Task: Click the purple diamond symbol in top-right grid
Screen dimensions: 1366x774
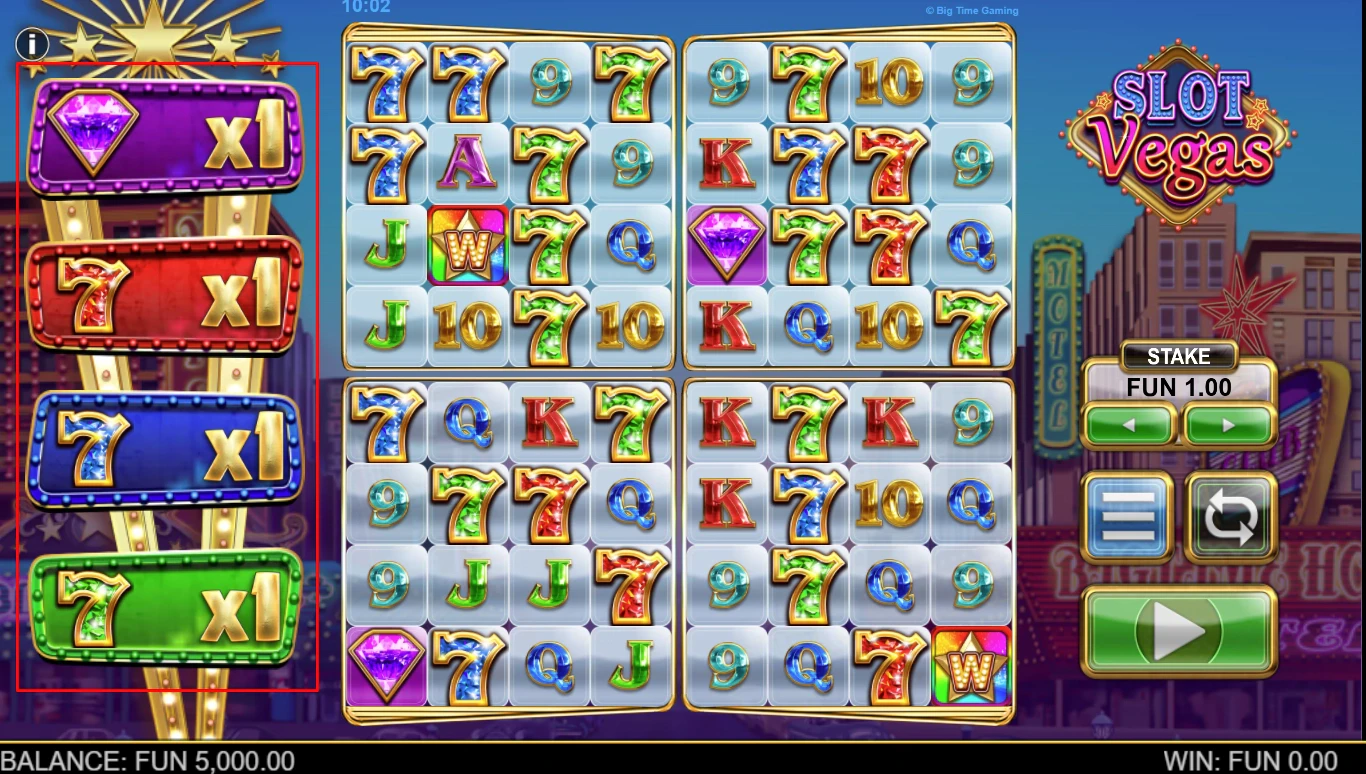Action: 727,242
